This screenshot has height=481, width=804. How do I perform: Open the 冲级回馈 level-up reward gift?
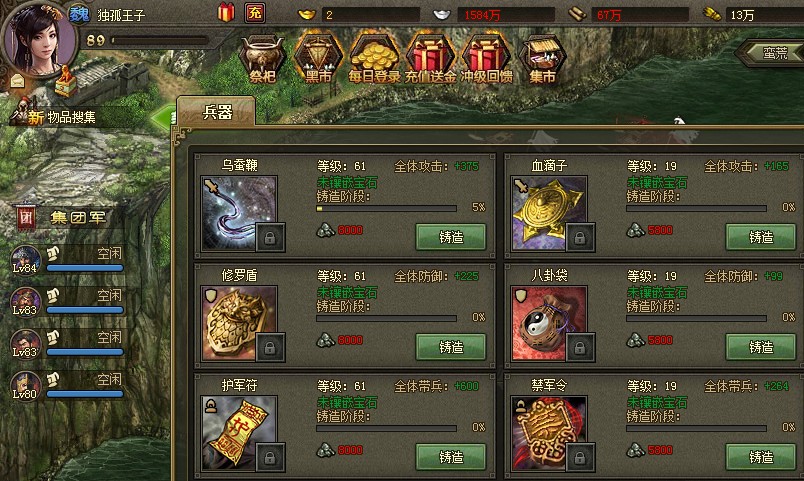[488, 58]
